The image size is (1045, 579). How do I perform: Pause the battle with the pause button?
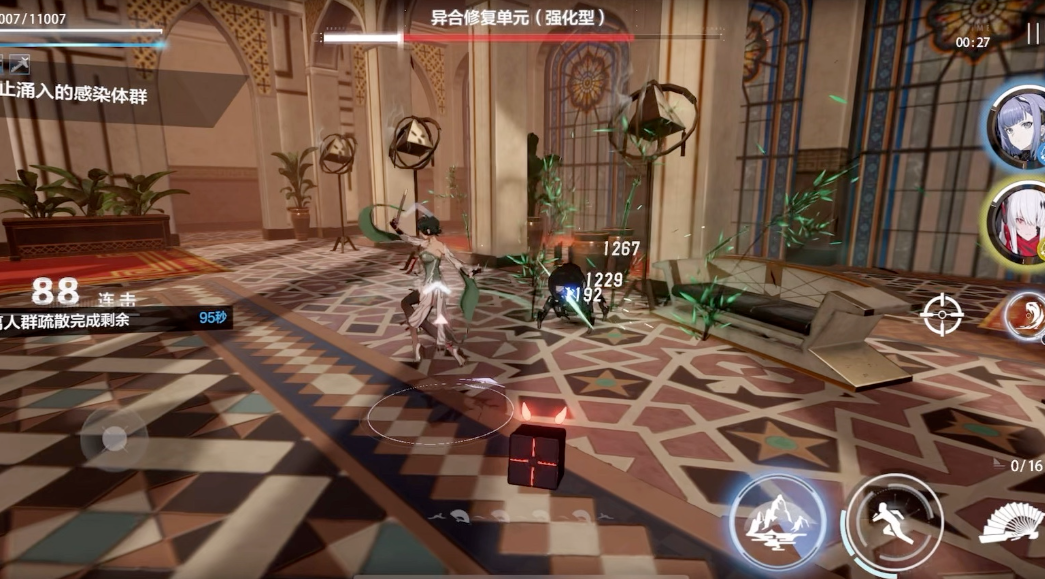click(x=1033, y=35)
